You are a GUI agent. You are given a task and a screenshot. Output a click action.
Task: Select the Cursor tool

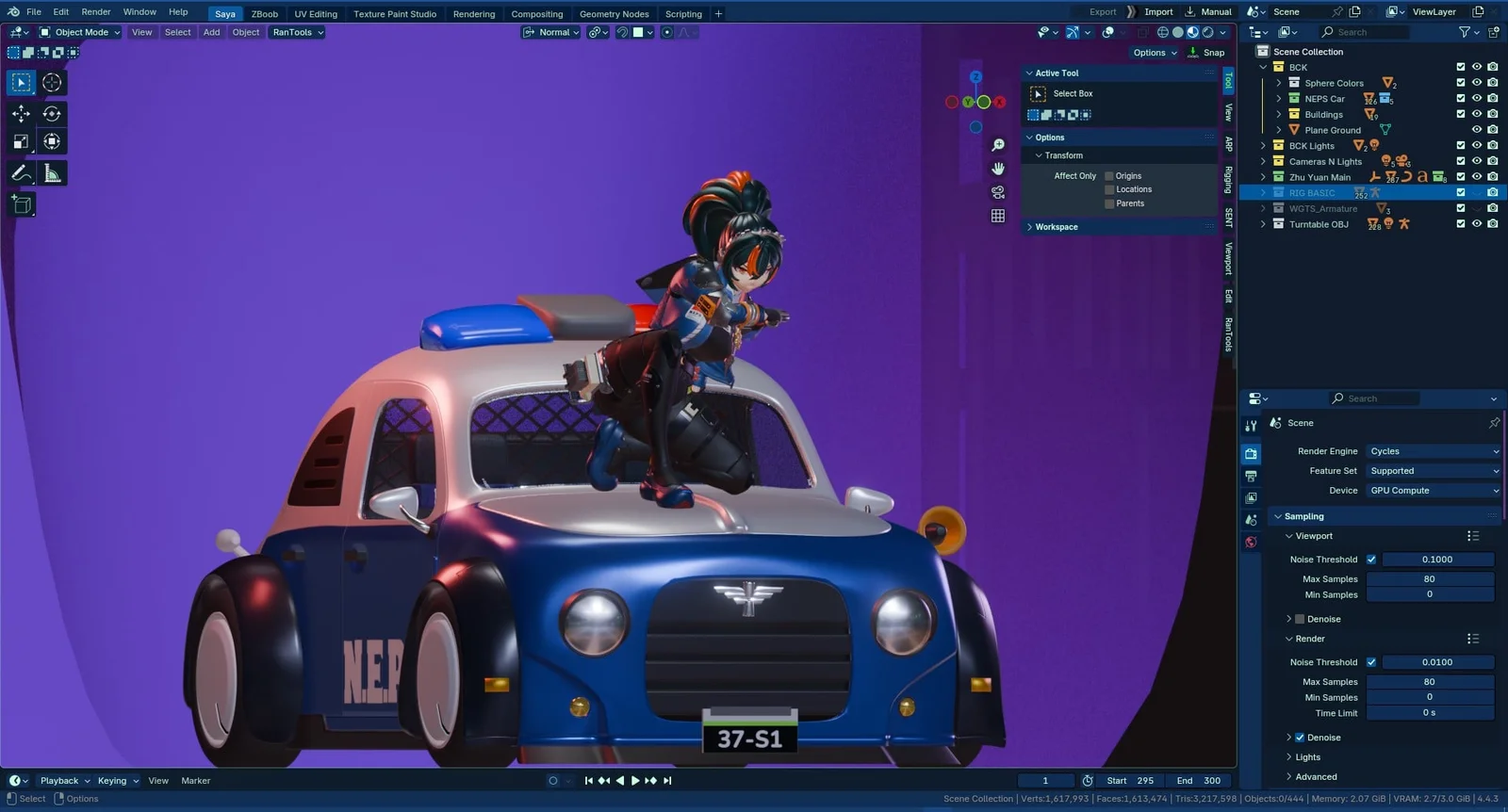click(51, 82)
